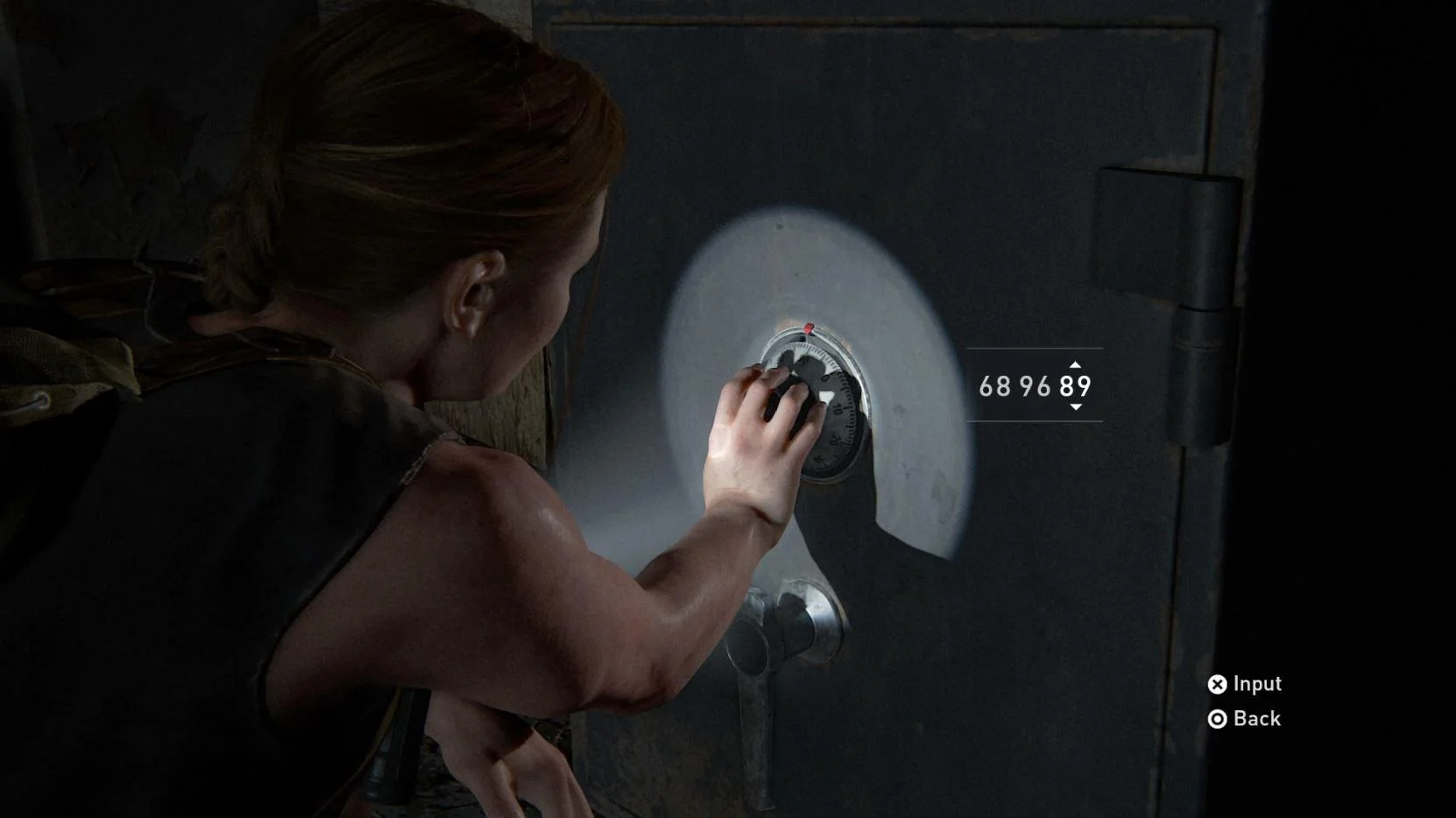The height and width of the screenshot is (818, 1456).
Task: Click the Input prompt row
Action: [1244, 684]
